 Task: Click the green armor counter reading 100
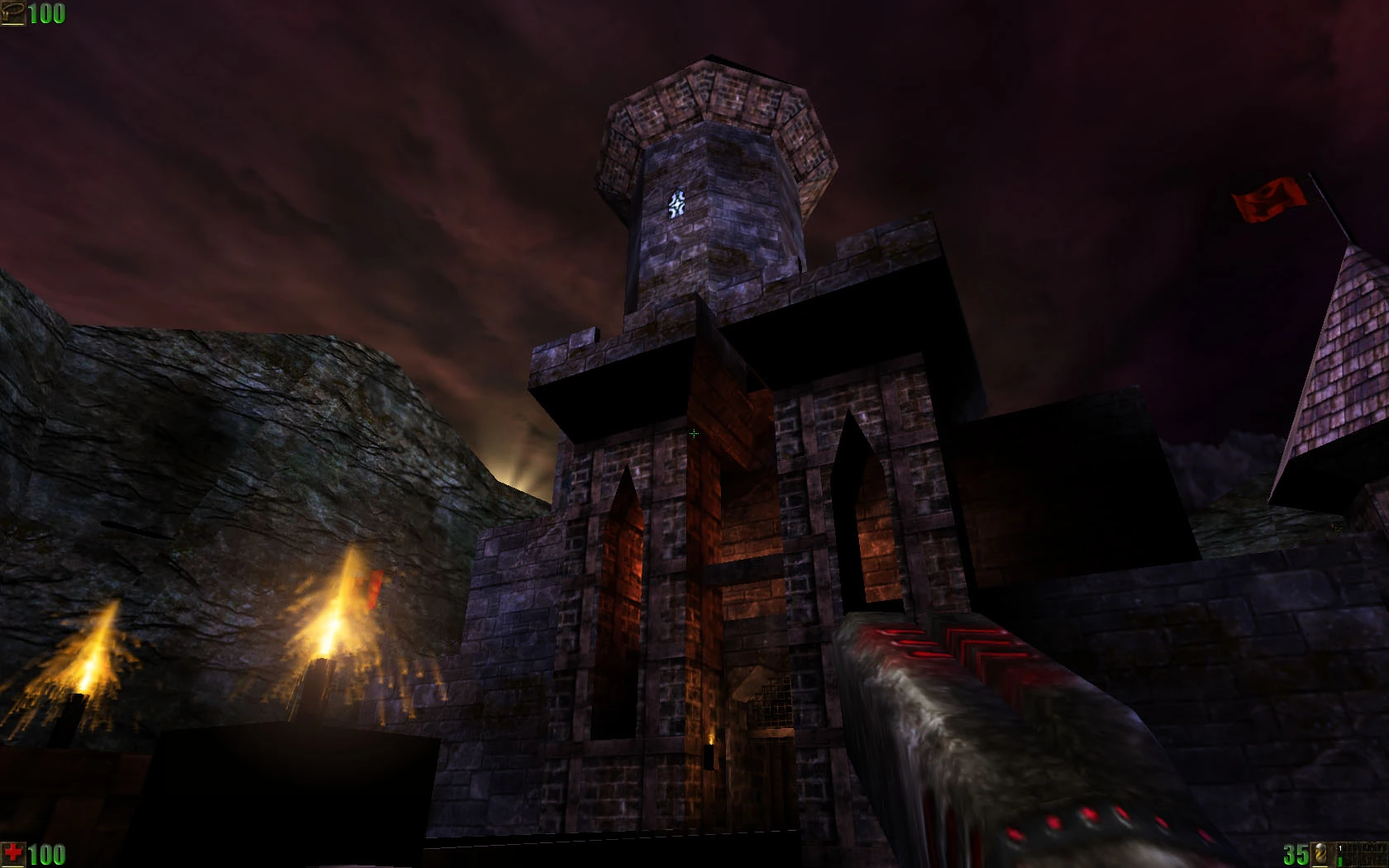tap(45, 13)
